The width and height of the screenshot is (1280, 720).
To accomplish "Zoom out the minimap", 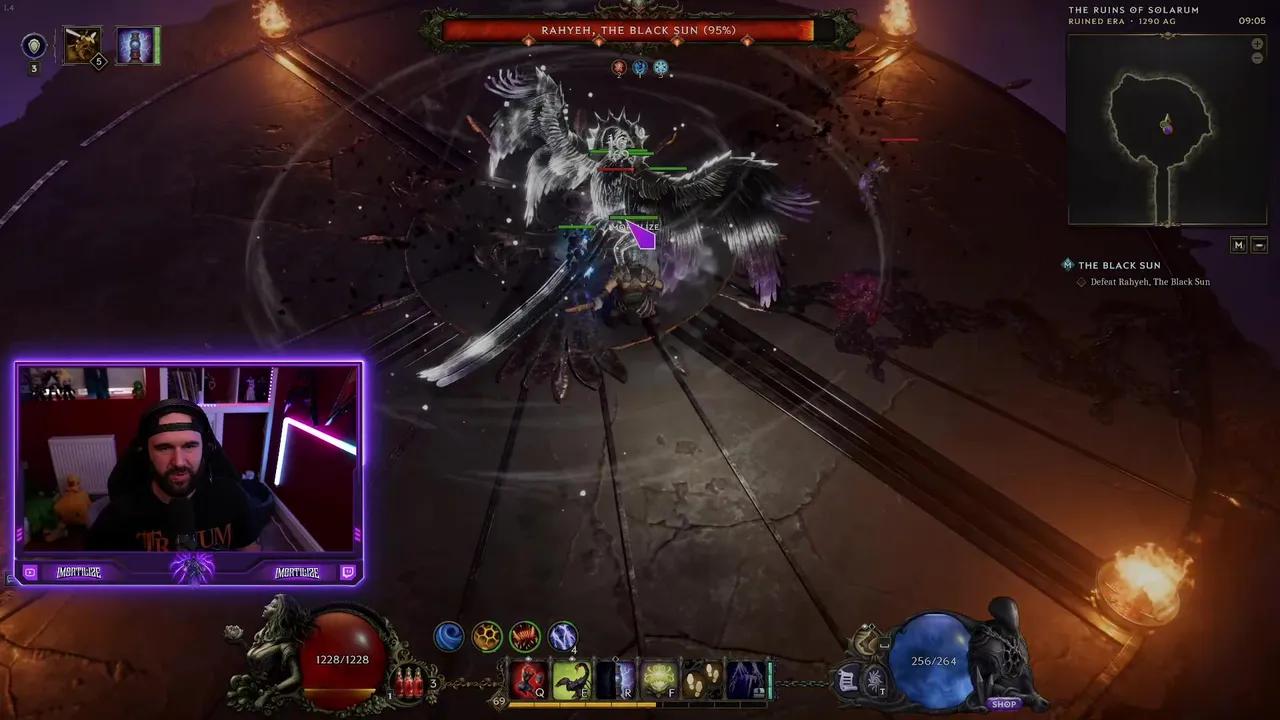I will [1257, 58].
